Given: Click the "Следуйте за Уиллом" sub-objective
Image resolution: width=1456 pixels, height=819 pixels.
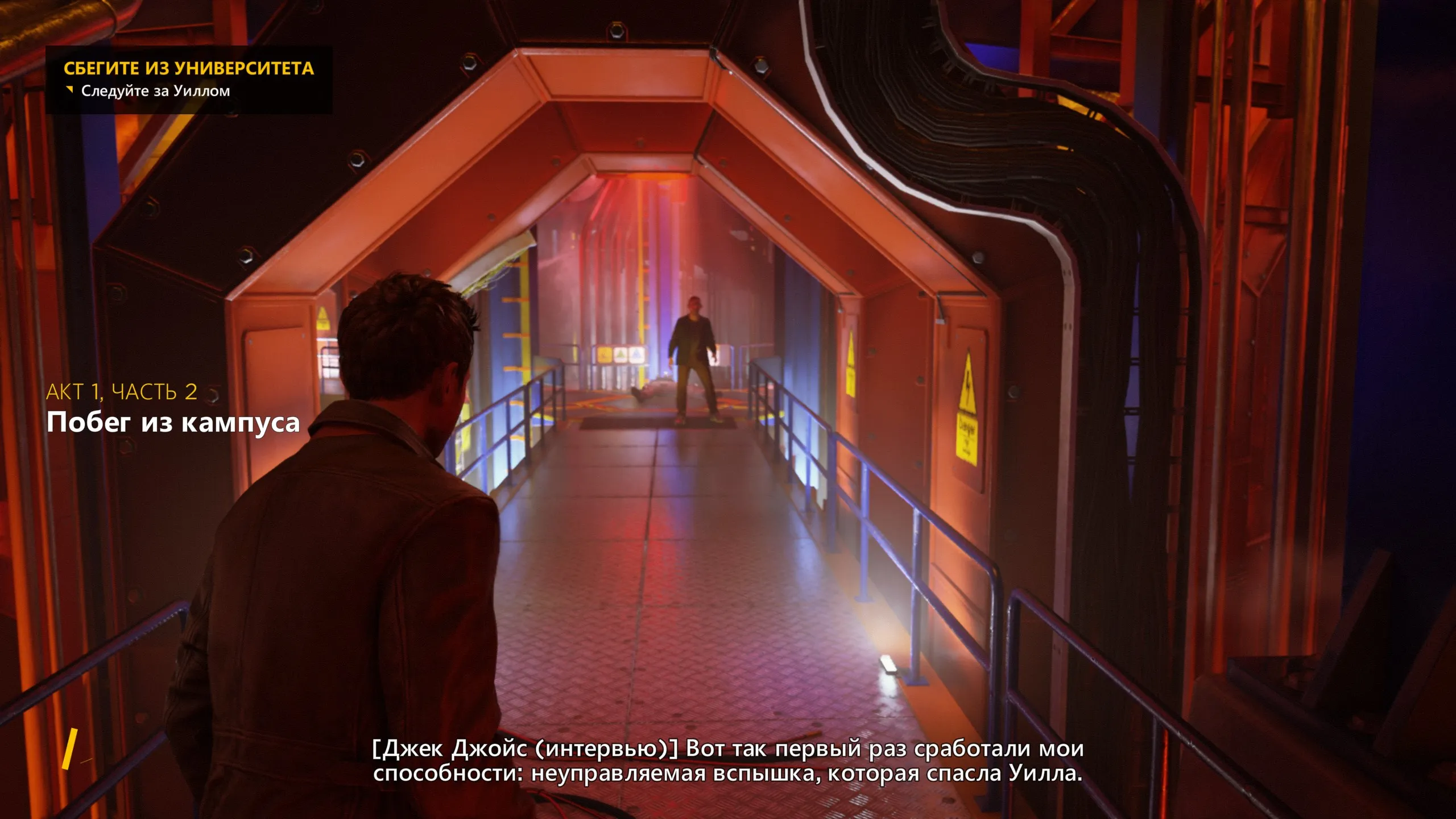Looking at the screenshot, I should click(155, 91).
